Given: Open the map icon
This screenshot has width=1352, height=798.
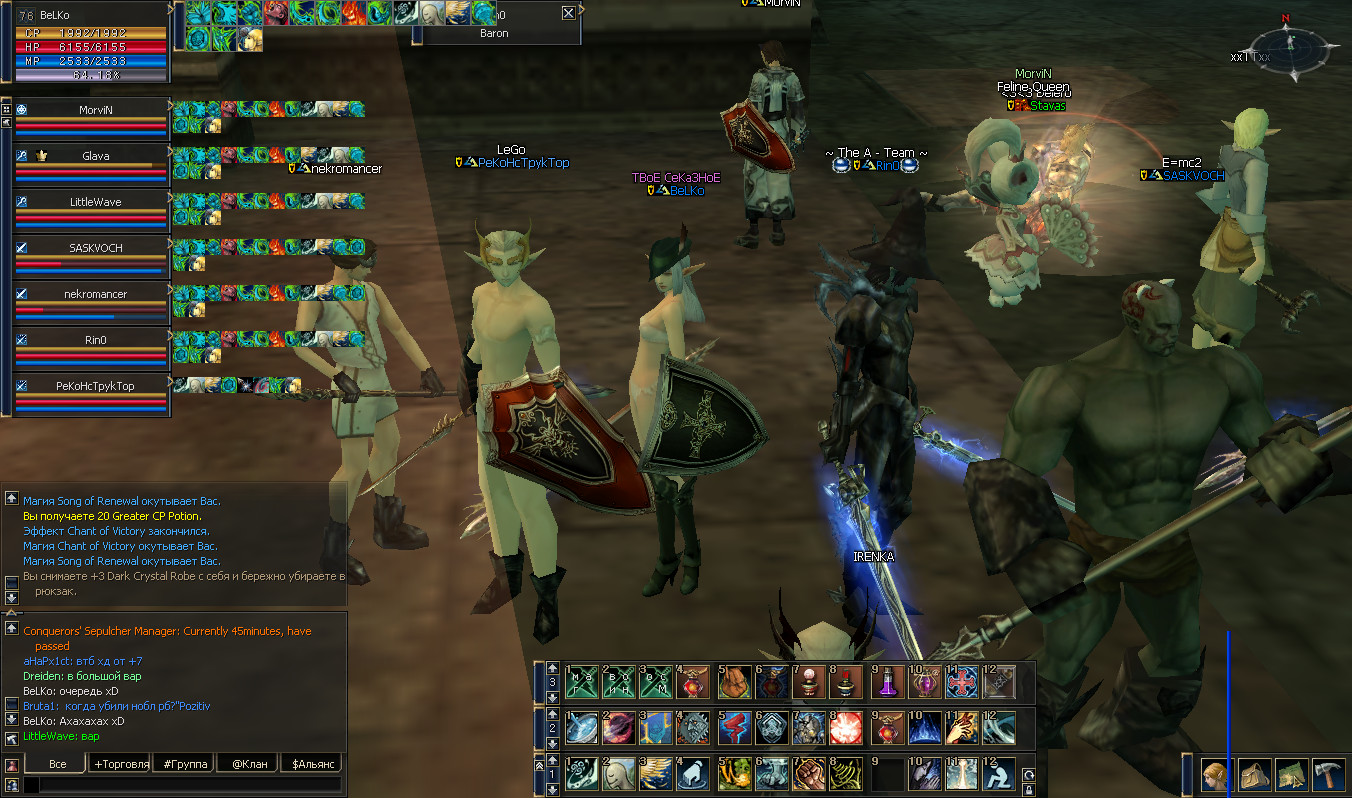Looking at the screenshot, I should tap(1290, 774).
